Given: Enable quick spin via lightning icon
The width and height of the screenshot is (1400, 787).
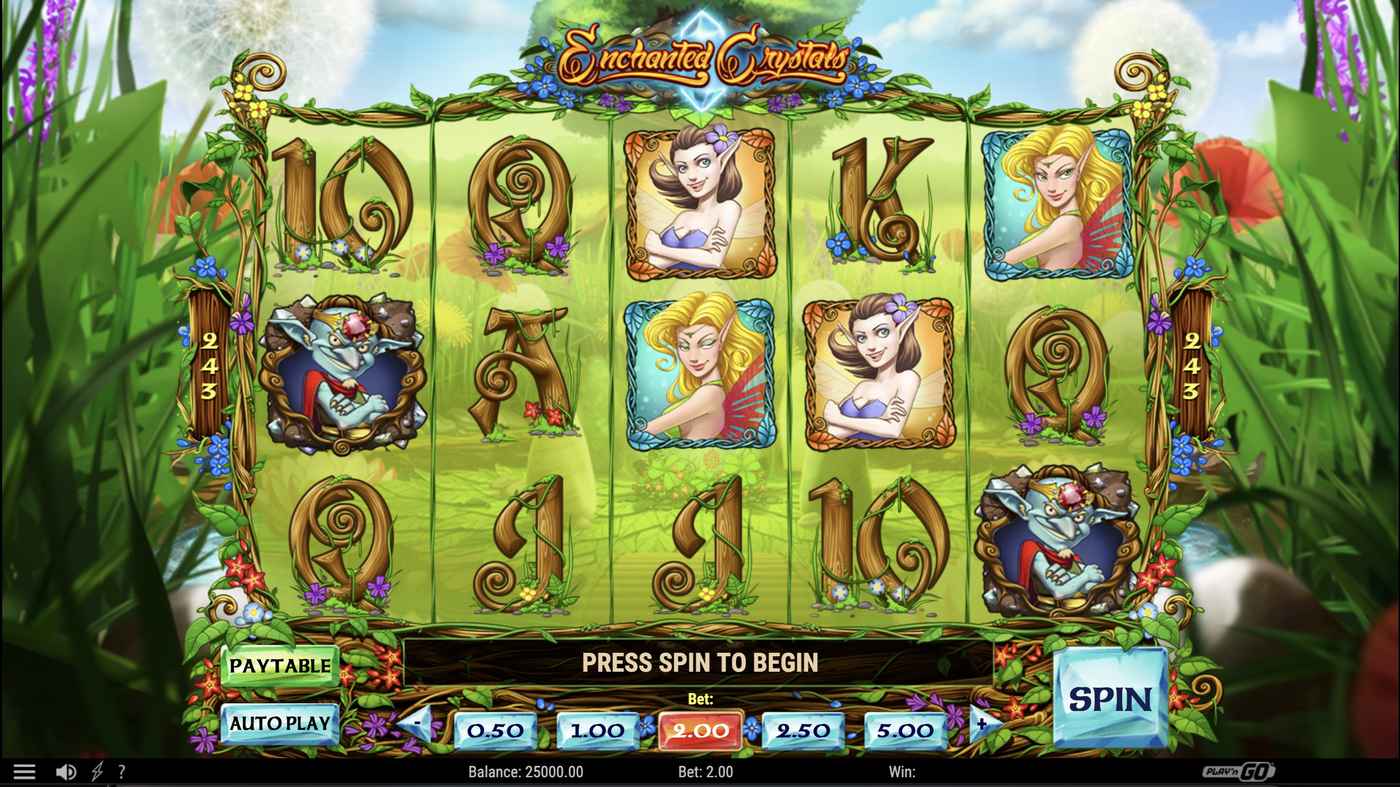Looking at the screenshot, I should point(94,770).
